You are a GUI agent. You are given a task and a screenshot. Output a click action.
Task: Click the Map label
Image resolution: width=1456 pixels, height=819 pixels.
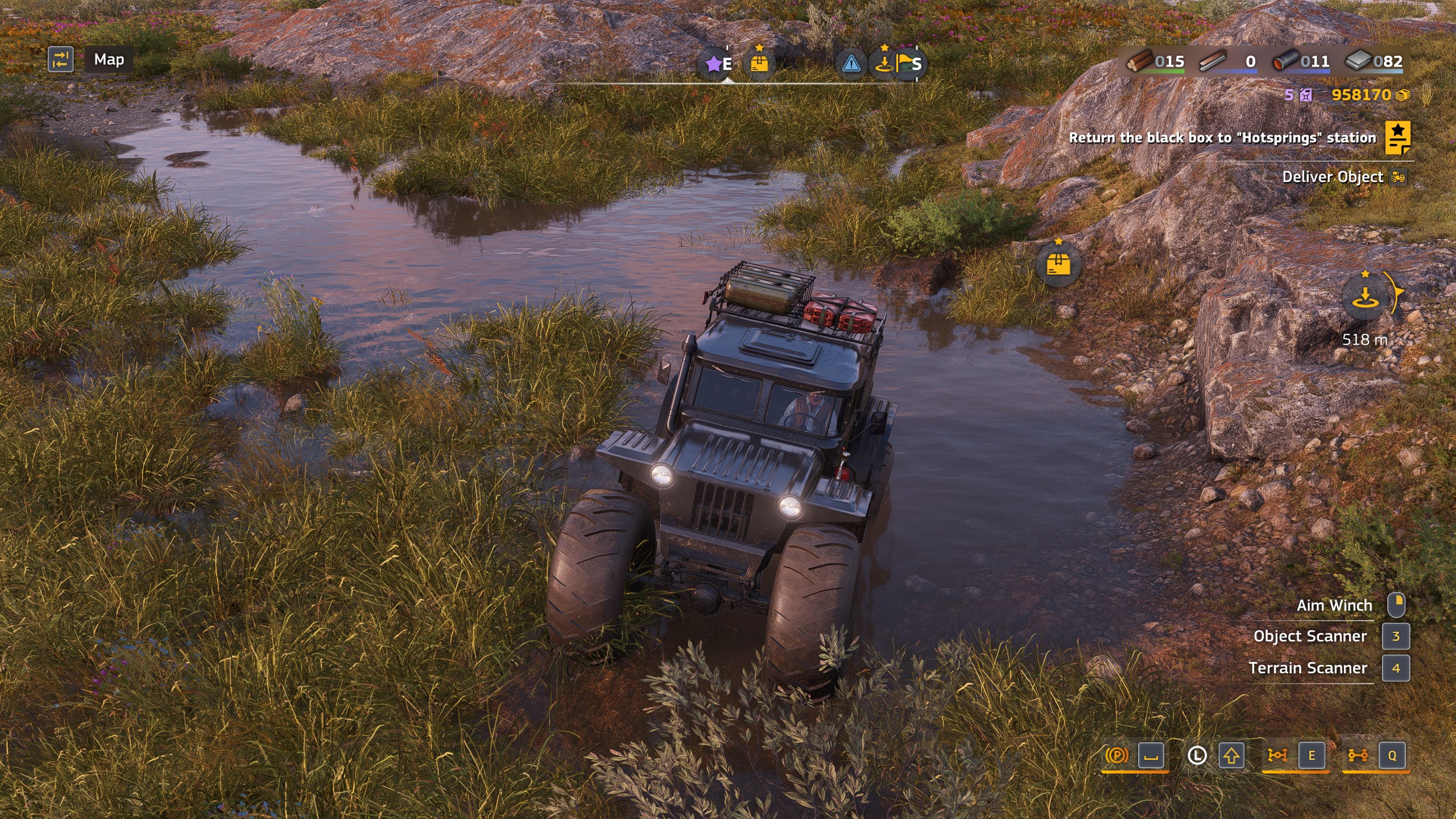pos(109,59)
